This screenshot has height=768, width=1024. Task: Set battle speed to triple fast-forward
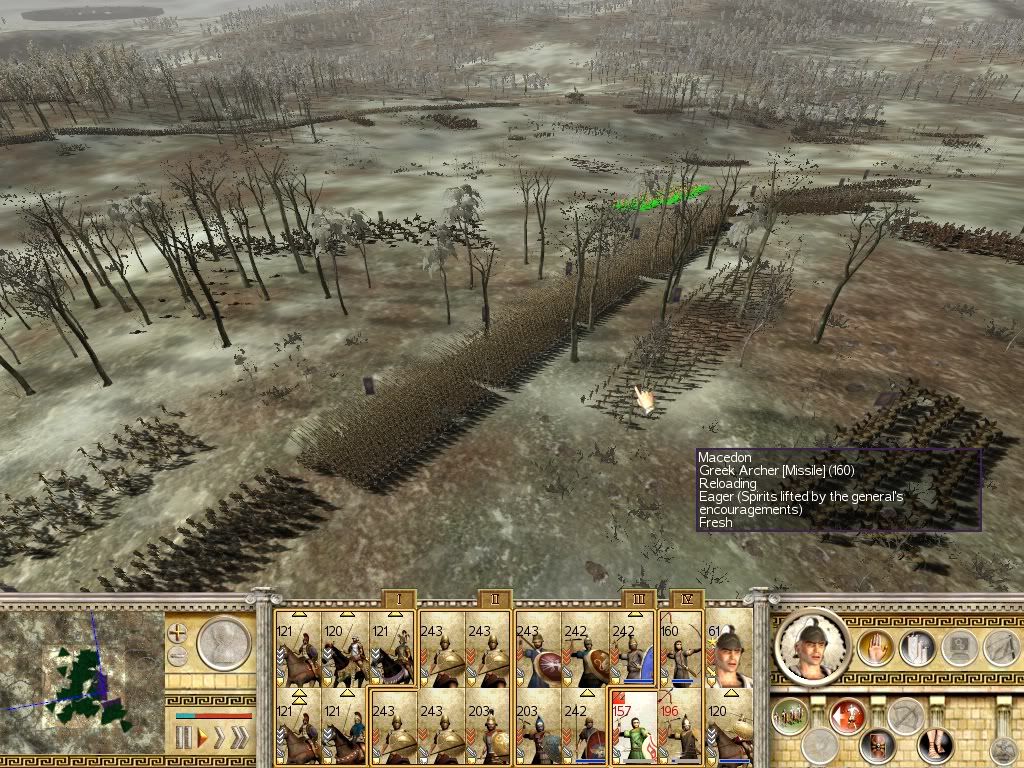238,739
